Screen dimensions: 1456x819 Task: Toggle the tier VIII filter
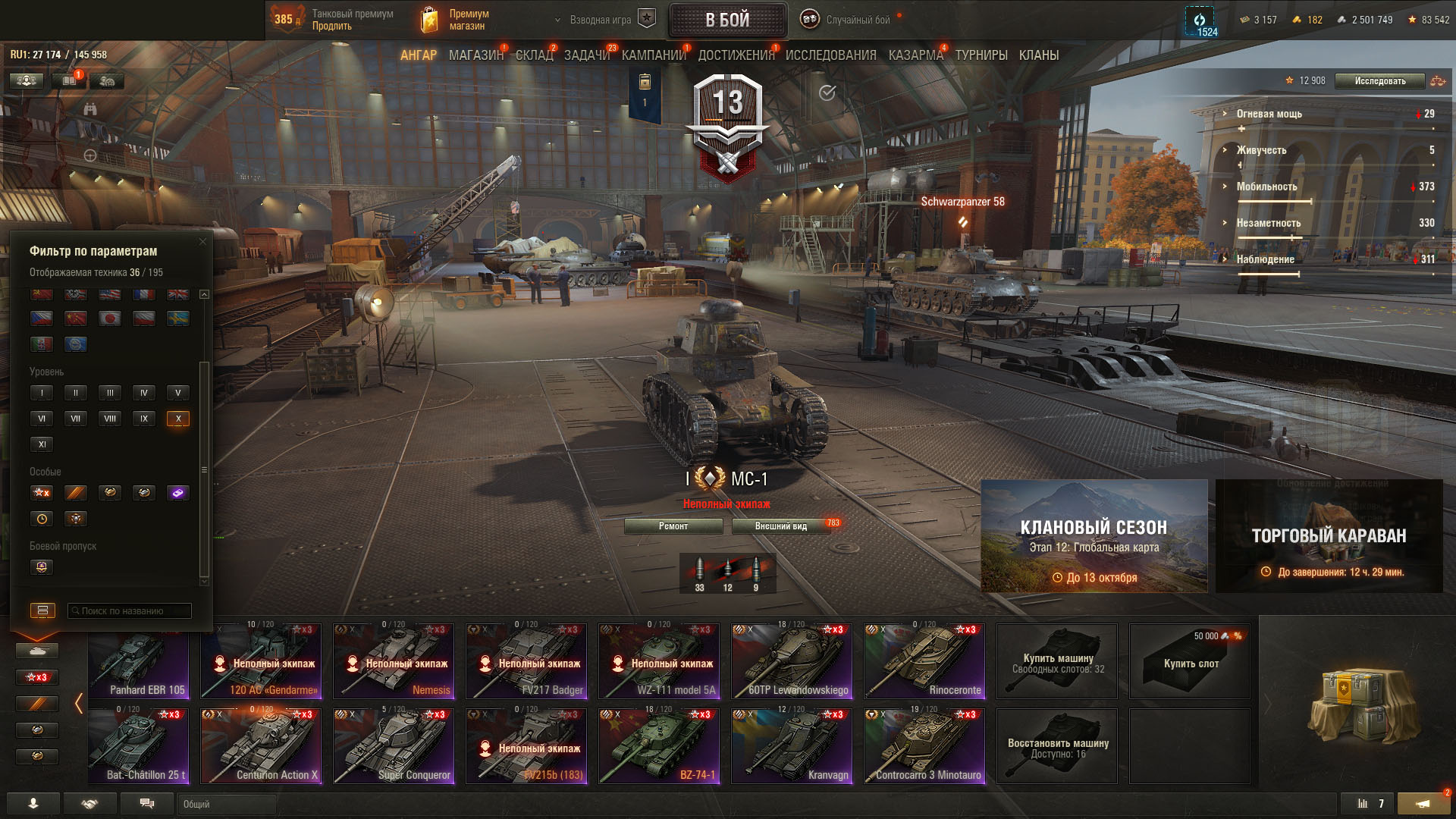point(110,419)
